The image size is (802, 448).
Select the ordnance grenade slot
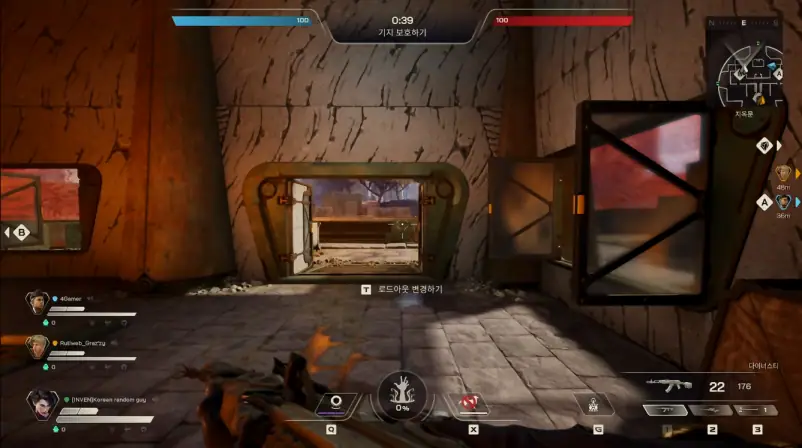pos(596,405)
